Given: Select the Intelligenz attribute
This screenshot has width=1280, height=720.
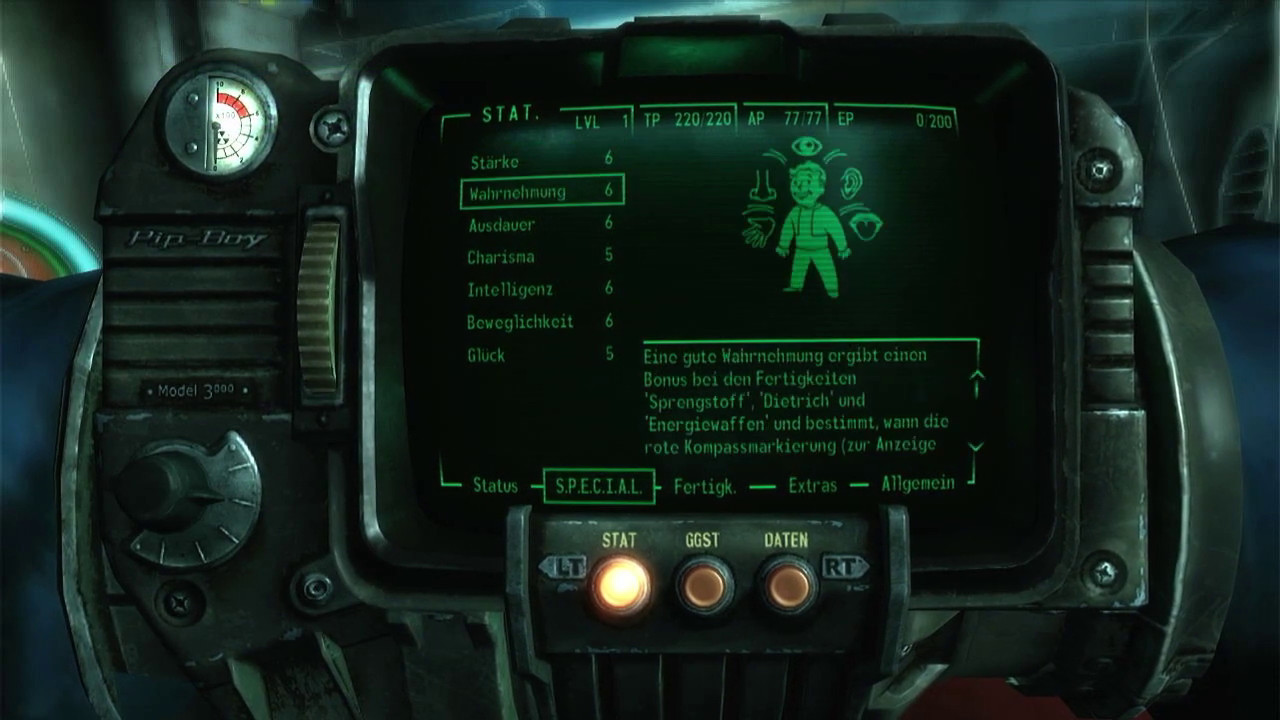Looking at the screenshot, I should point(541,289).
